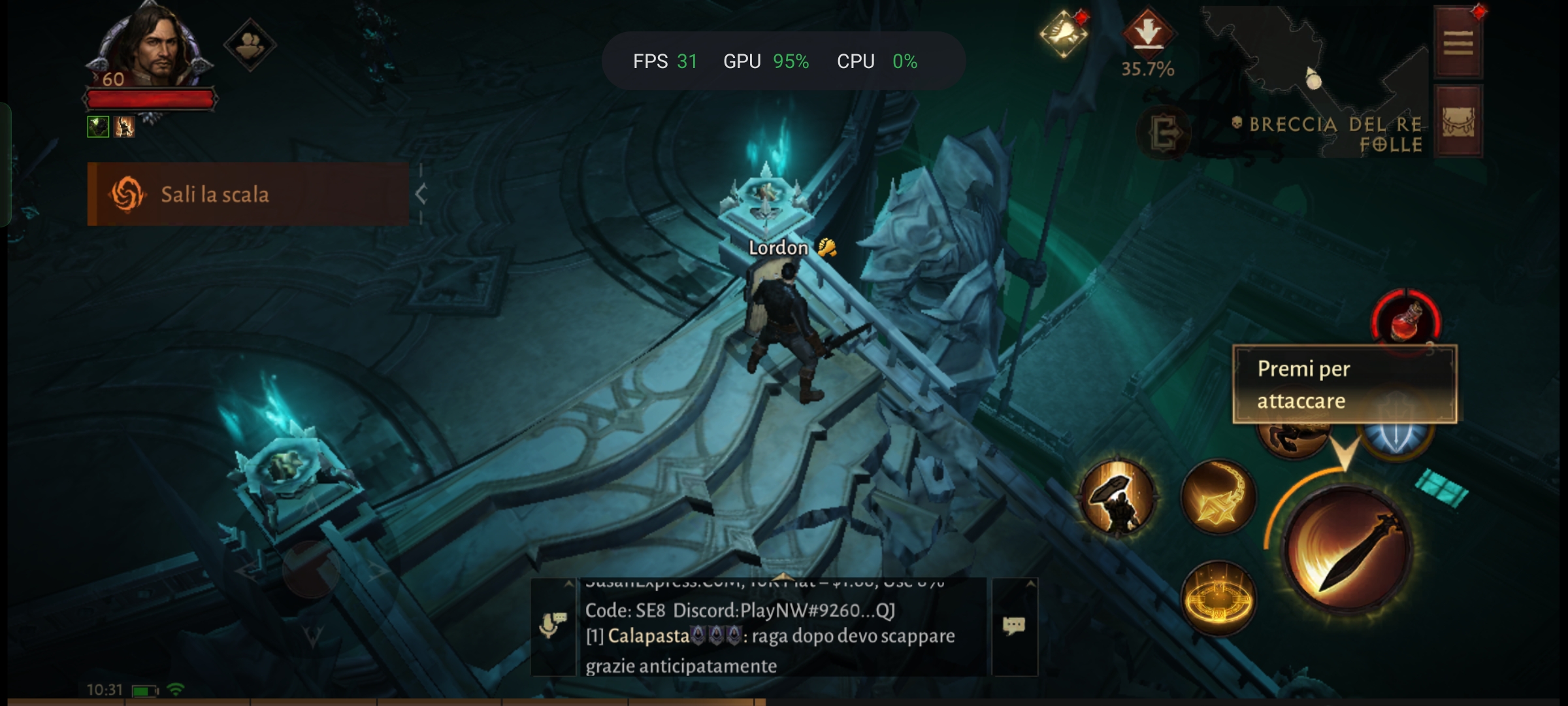Image resolution: width=1568 pixels, height=706 pixels.
Task: Activate the golden chained flail skill
Action: pos(1218,498)
